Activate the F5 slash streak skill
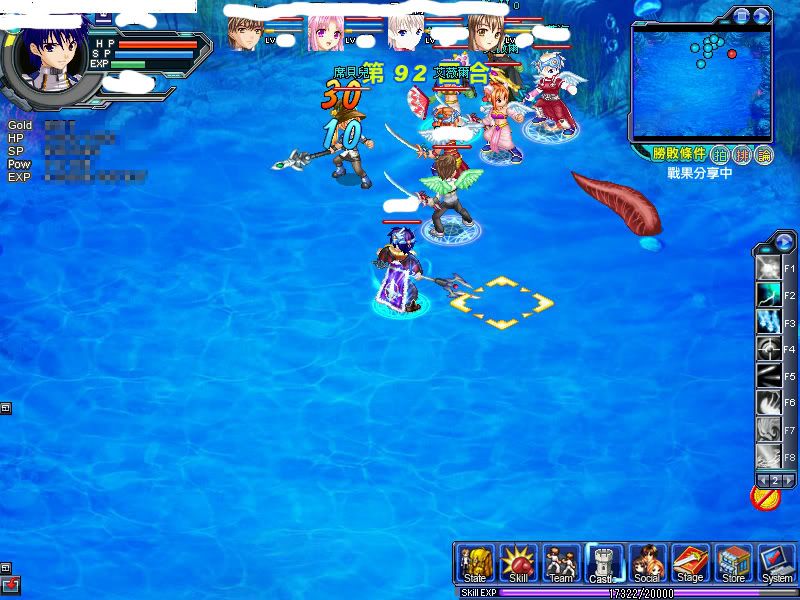The height and width of the screenshot is (600, 800). click(769, 377)
